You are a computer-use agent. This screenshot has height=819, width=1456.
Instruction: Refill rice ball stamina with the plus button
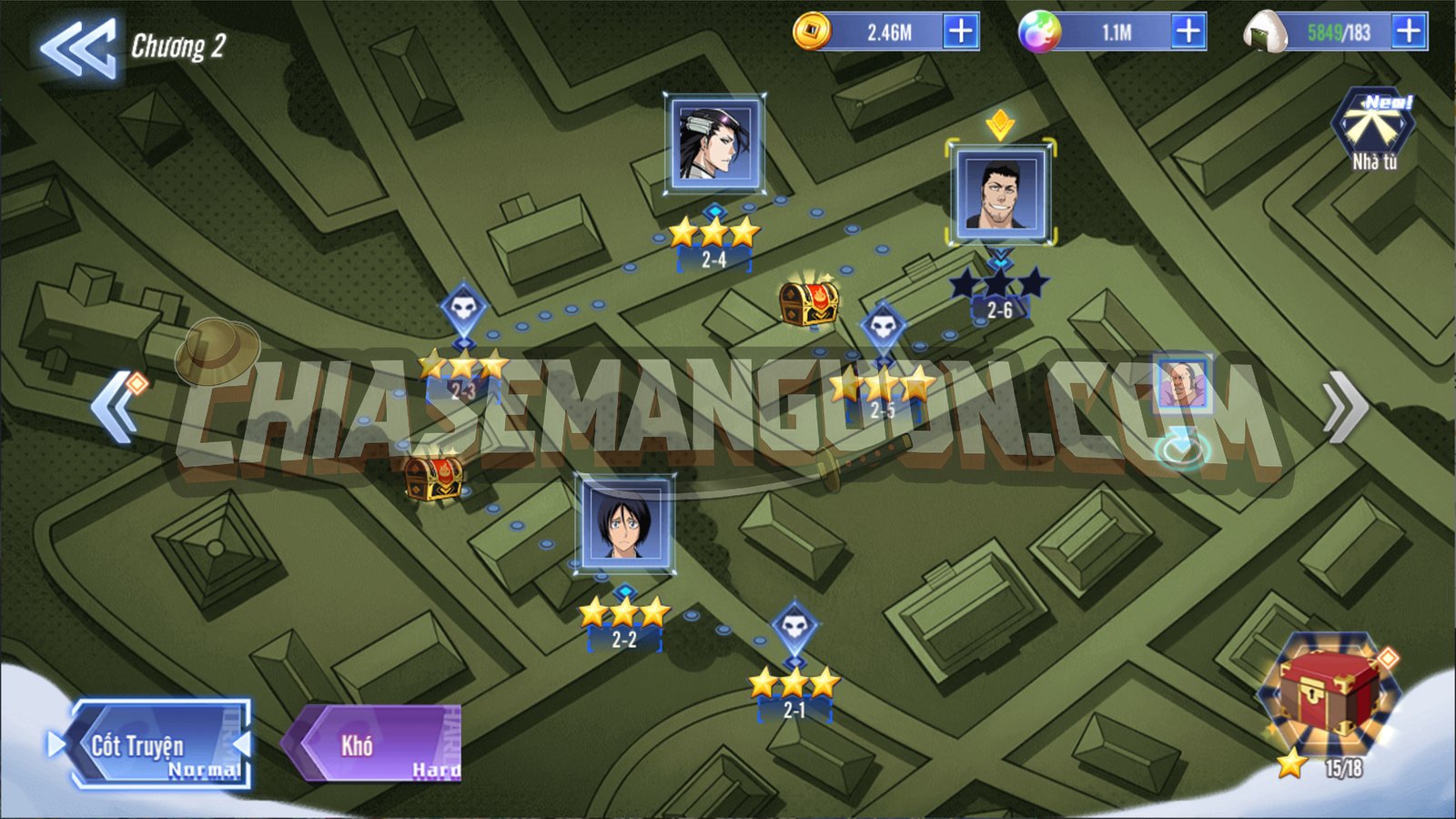(1409, 32)
